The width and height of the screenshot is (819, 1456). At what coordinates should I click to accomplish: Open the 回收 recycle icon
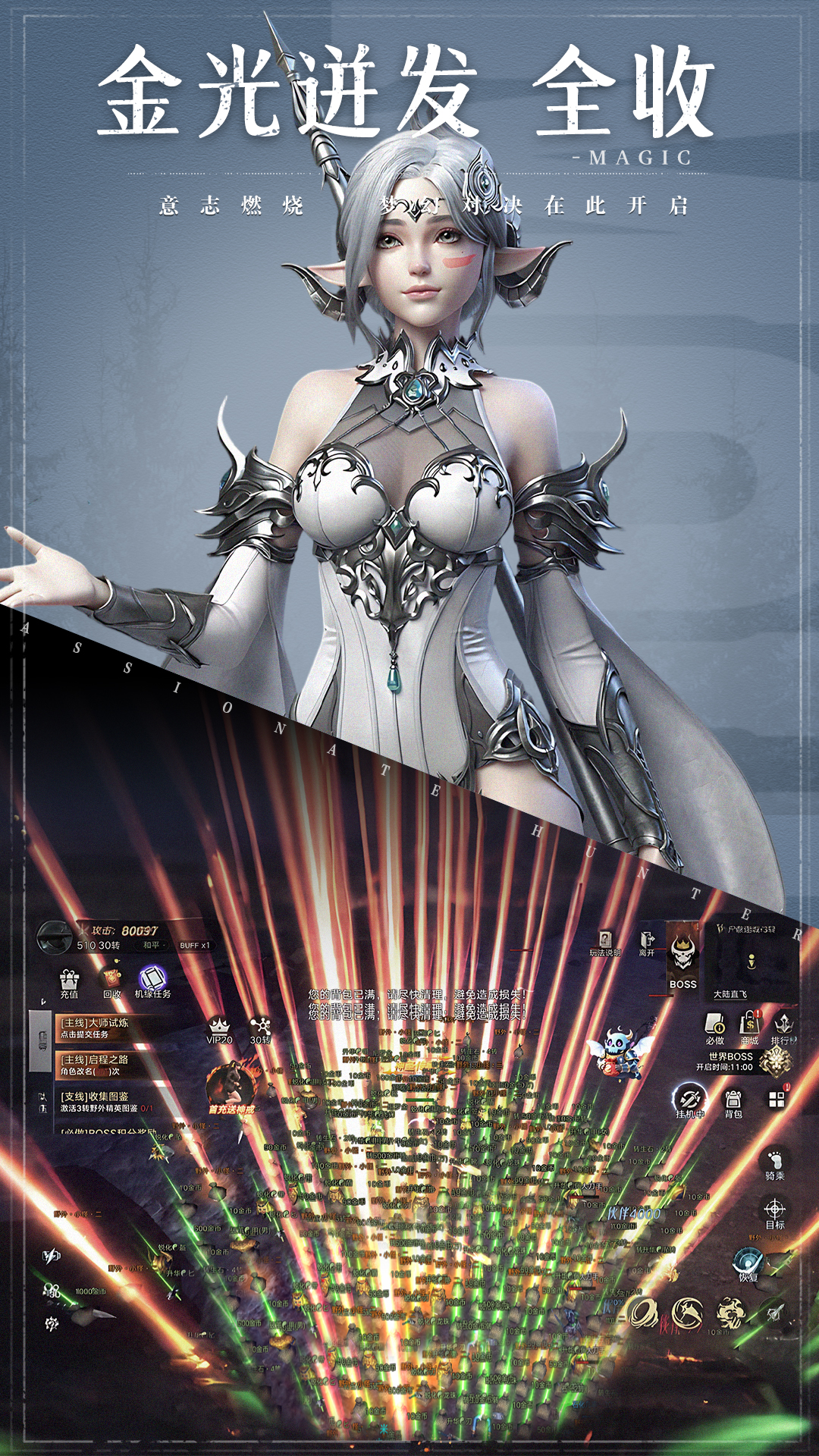click(112, 981)
